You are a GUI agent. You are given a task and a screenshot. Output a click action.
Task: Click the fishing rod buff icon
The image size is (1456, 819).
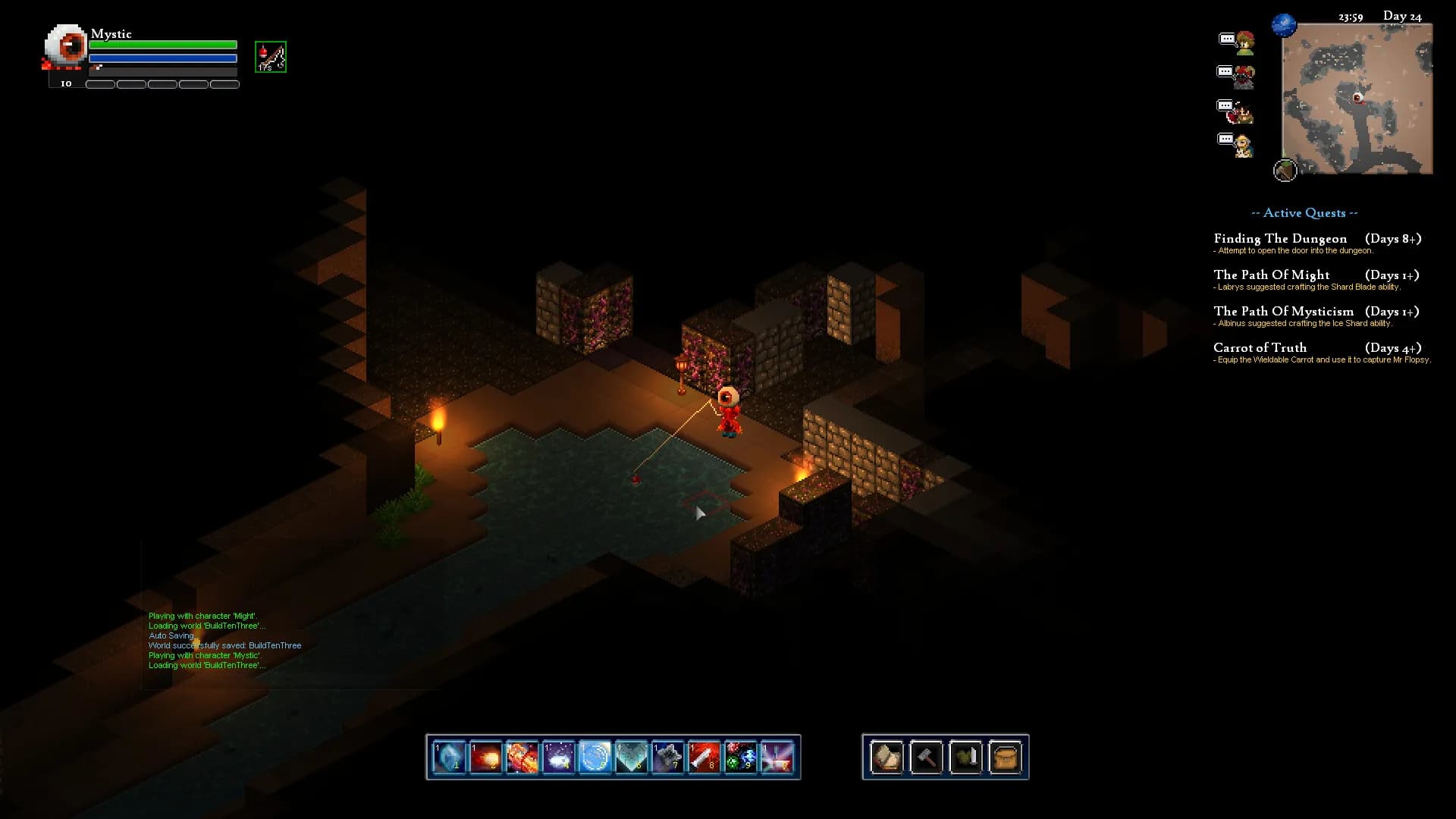pos(271,57)
